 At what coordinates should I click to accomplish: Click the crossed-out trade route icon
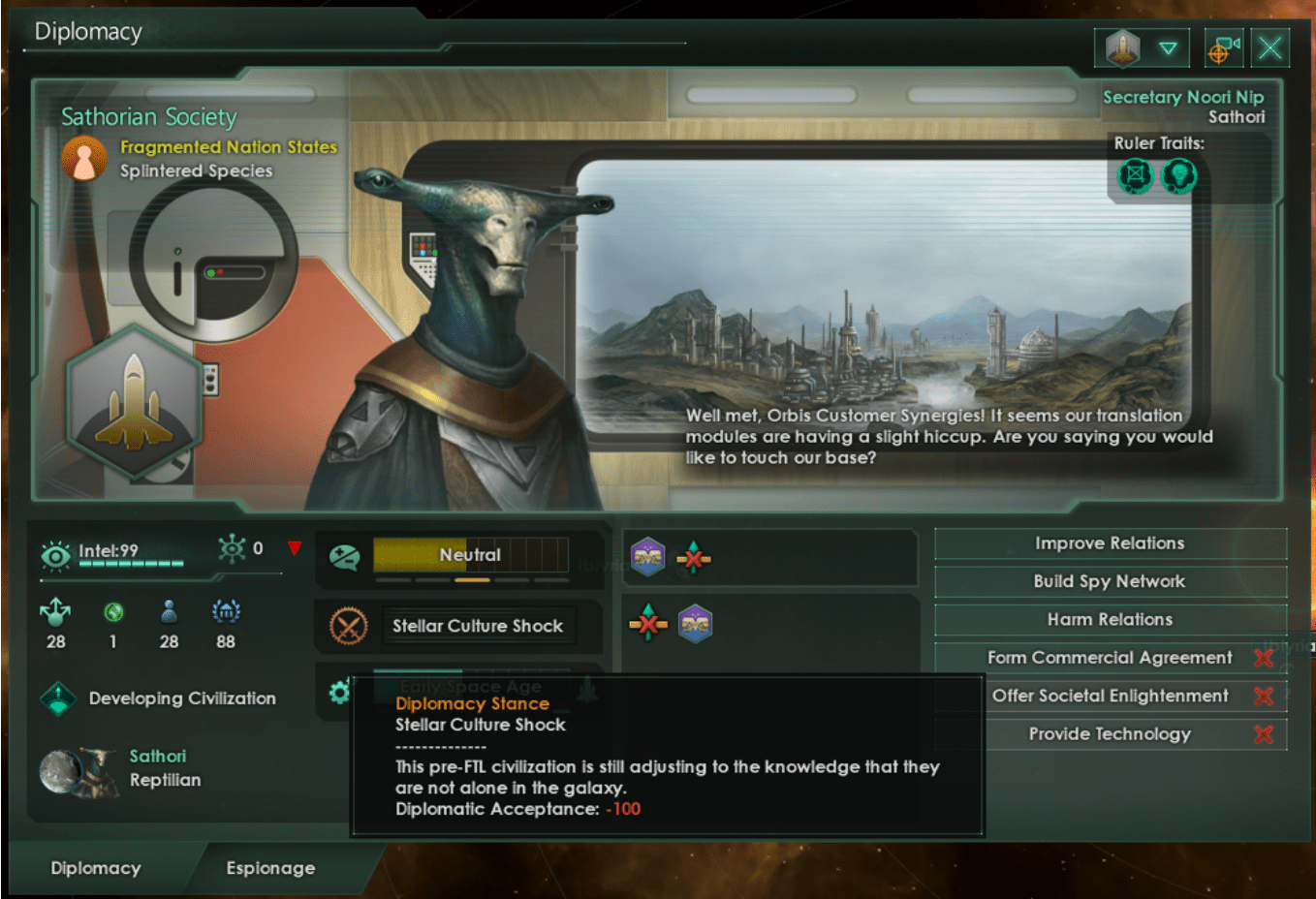pyautogui.click(x=692, y=558)
